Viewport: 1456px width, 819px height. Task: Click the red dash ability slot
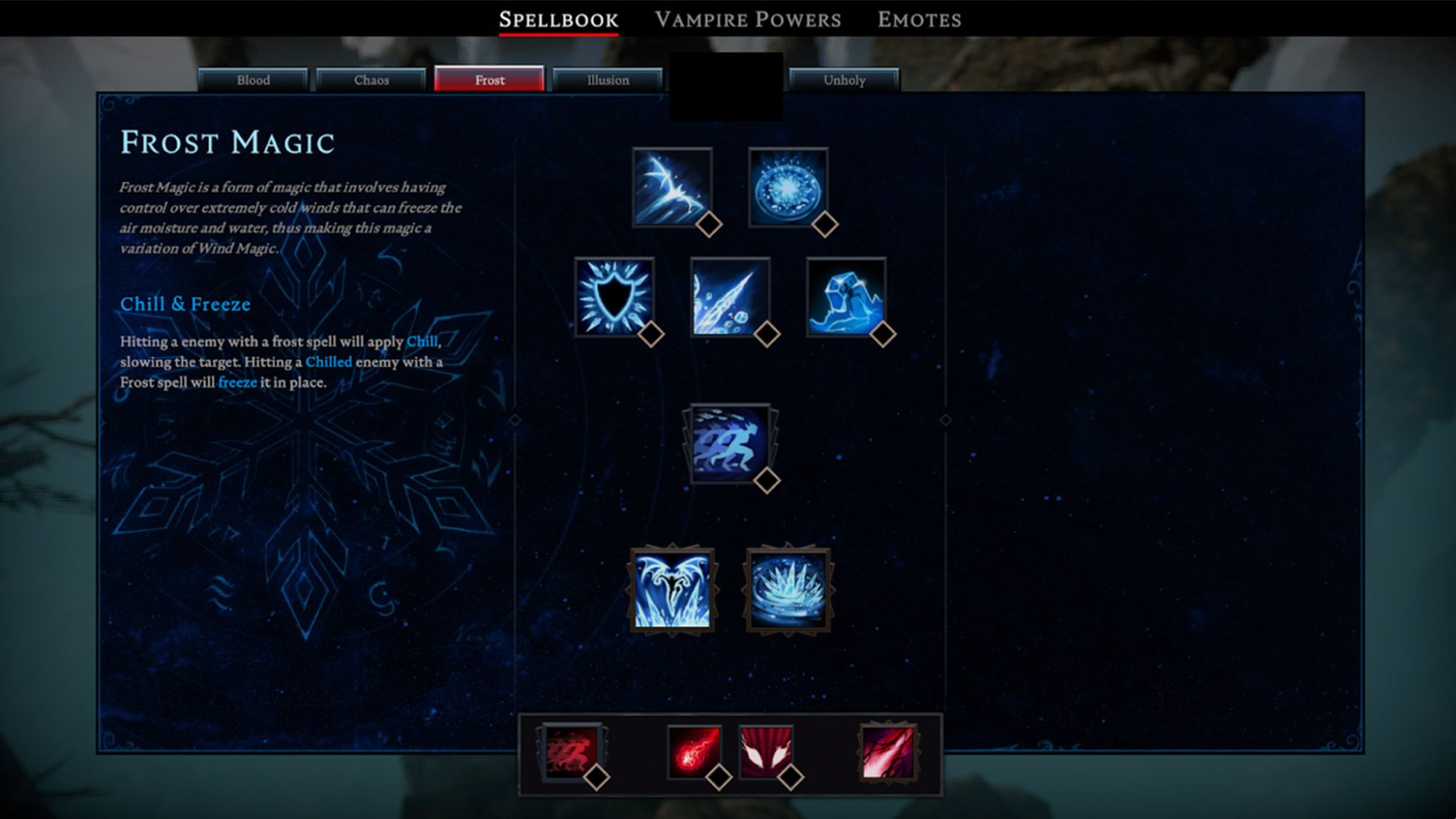click(571, 752)
